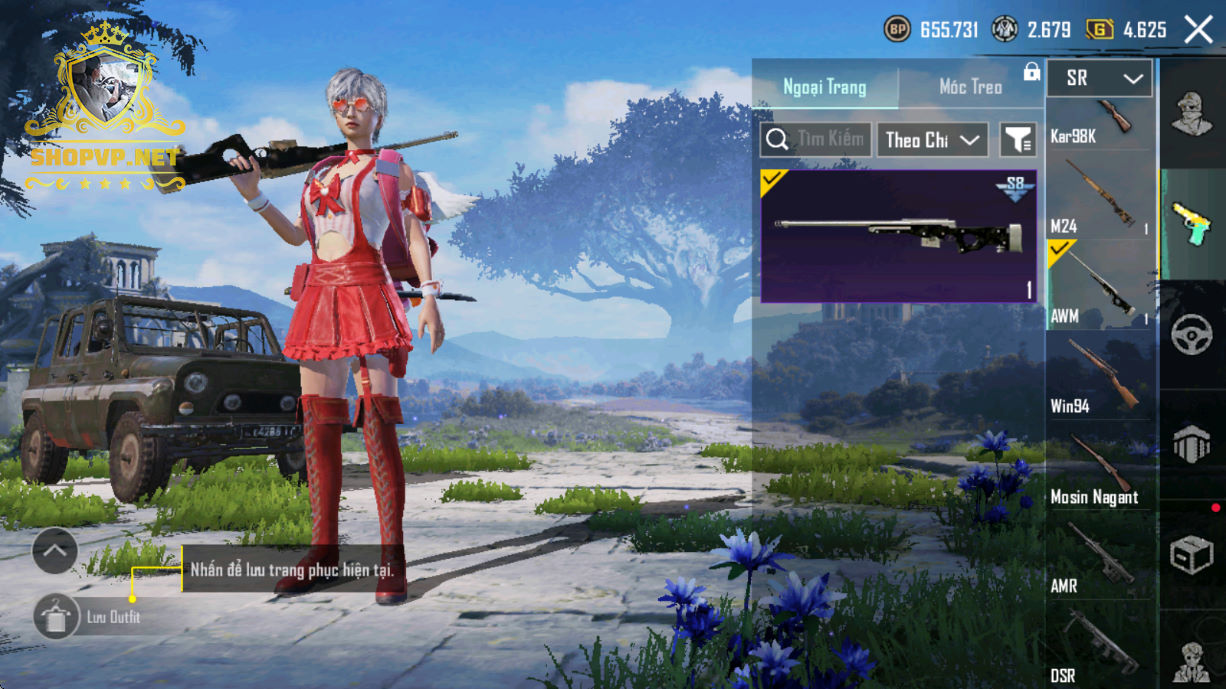Viewport: 1226px width, 689px height.
Task: Choose M24 in the weapon list
Action: click(1100, 196)
